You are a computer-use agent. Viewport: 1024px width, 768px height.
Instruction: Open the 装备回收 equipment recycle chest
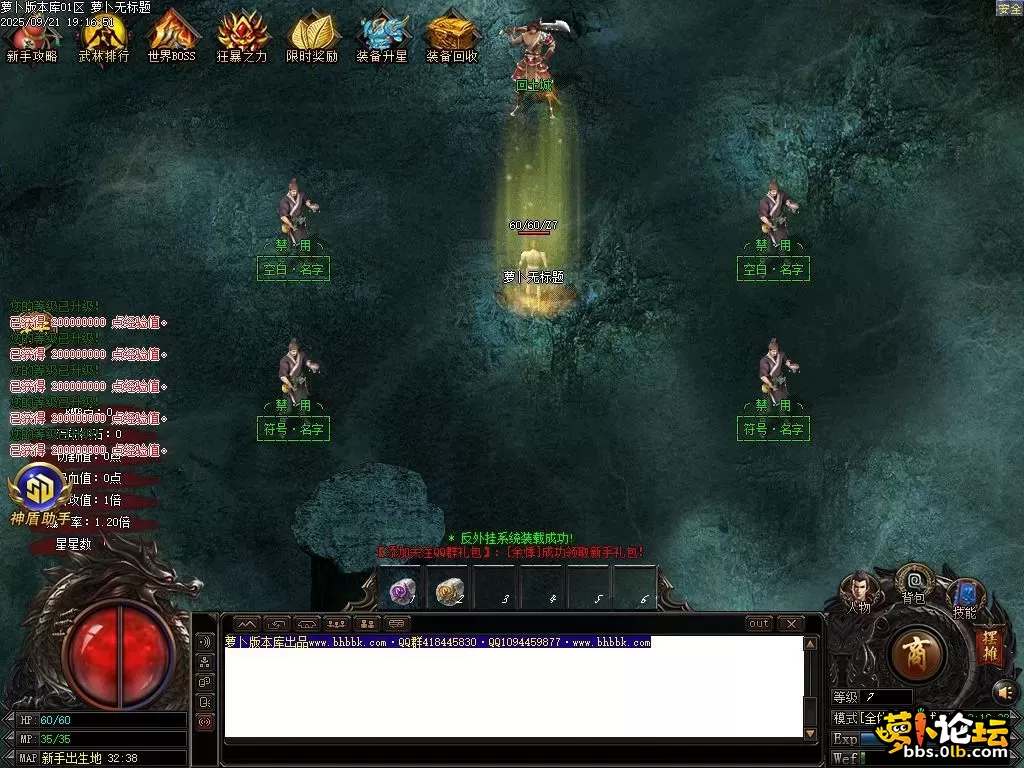[x=452, y=35]
